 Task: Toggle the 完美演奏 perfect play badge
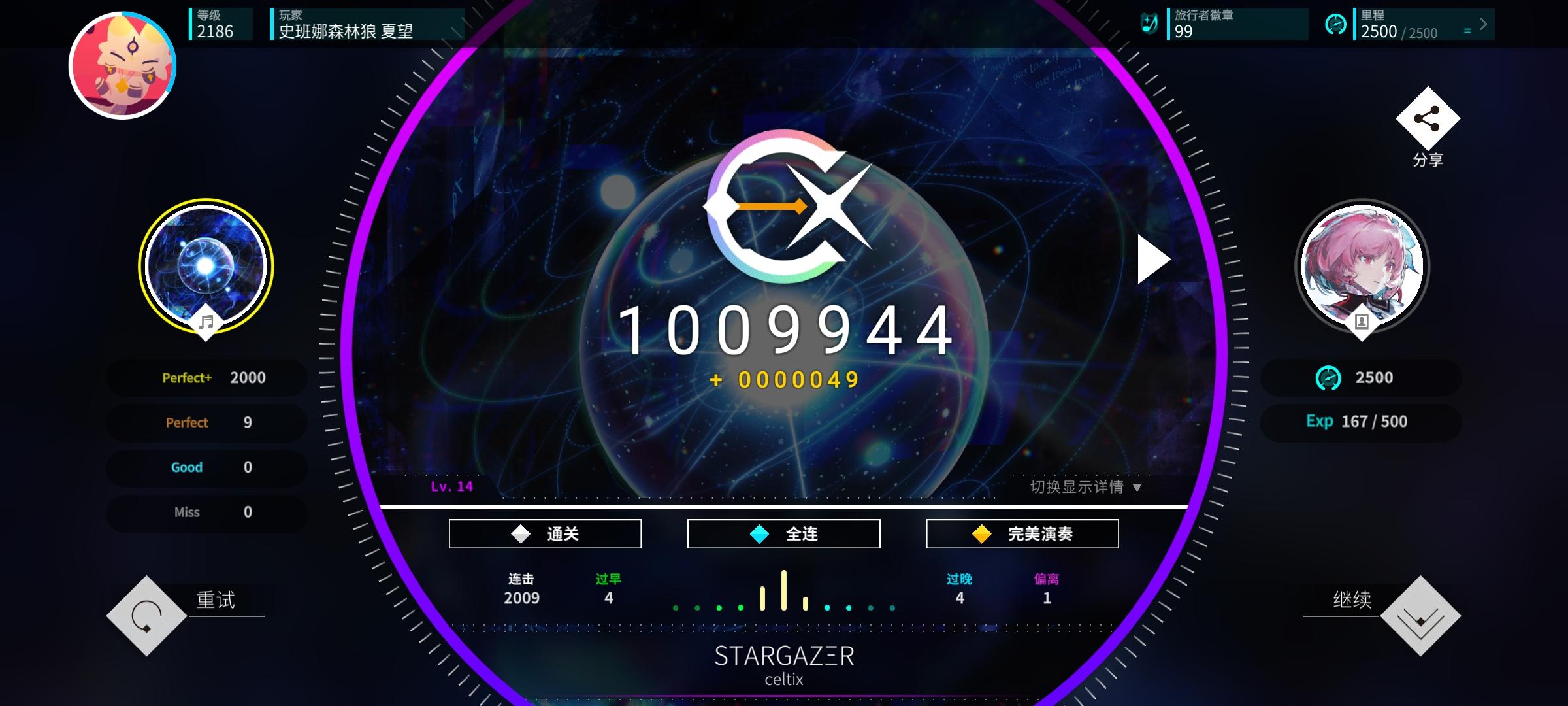point(1022,533)
